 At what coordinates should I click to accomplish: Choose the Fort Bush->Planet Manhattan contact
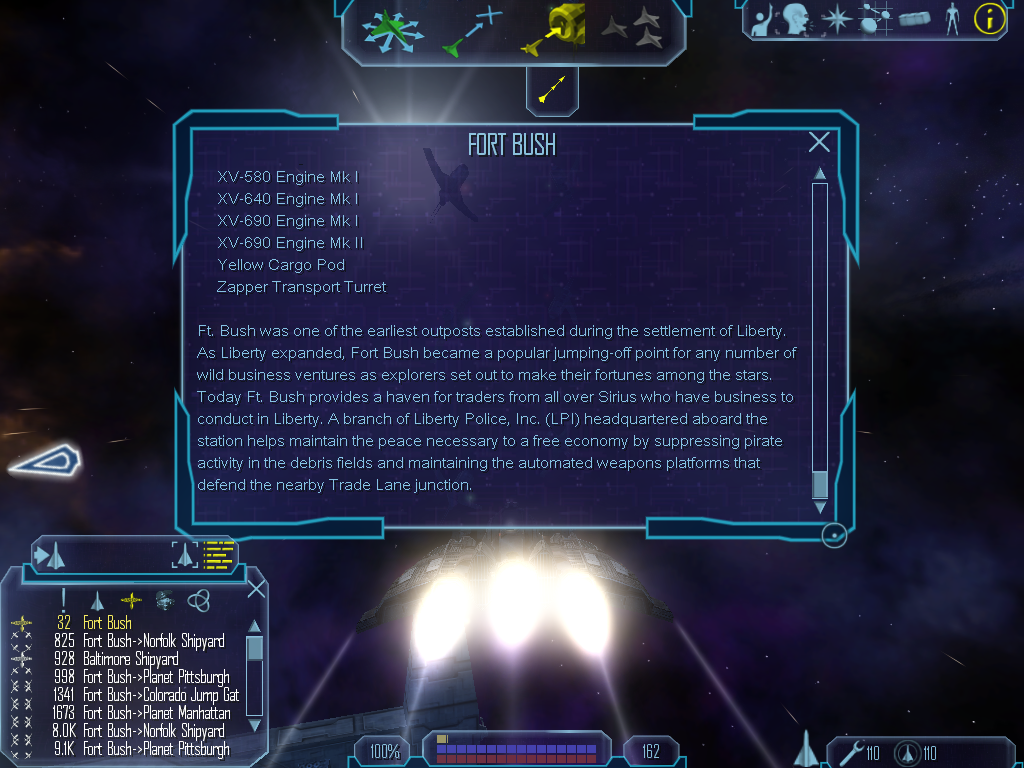click(156, 713)
